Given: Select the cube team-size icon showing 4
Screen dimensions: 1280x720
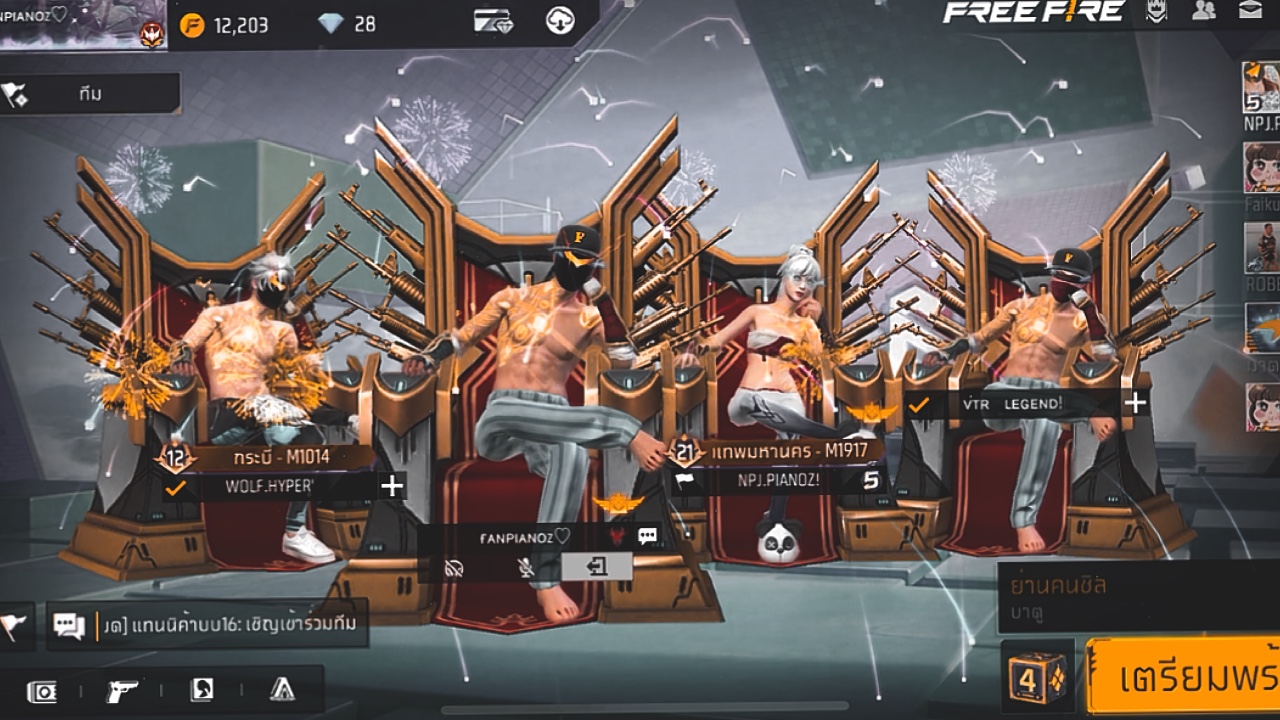Looking at the screenshot, I should pos(1037,676).
